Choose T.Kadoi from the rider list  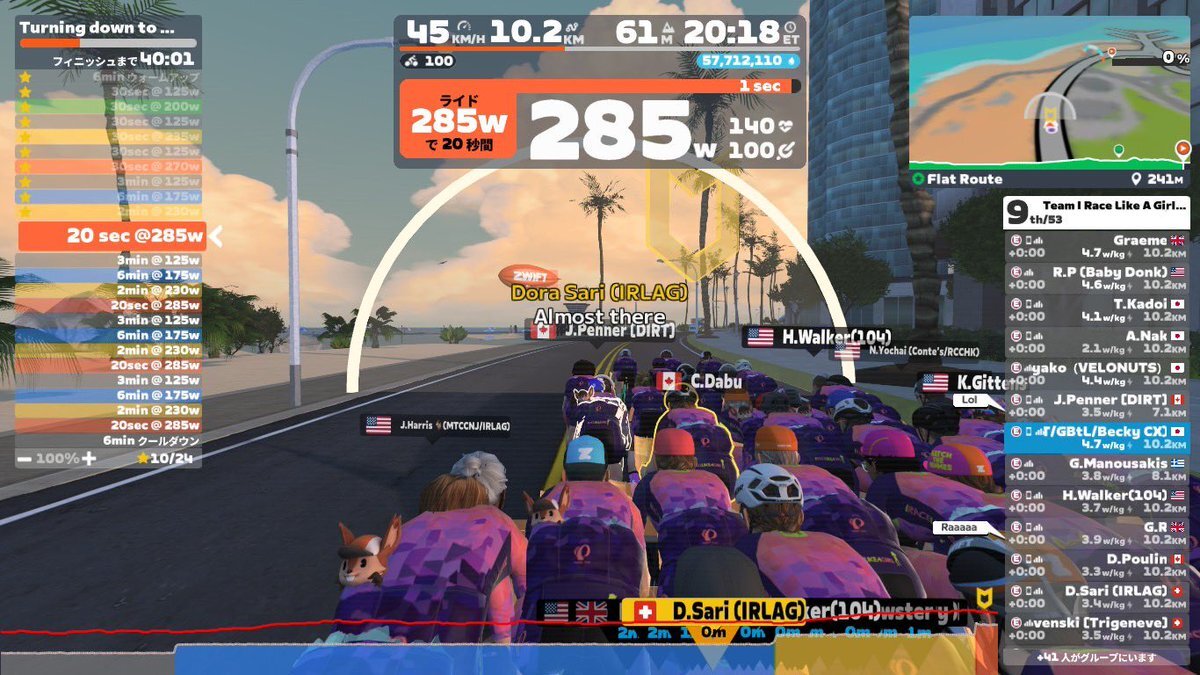tap(1096, 310)
